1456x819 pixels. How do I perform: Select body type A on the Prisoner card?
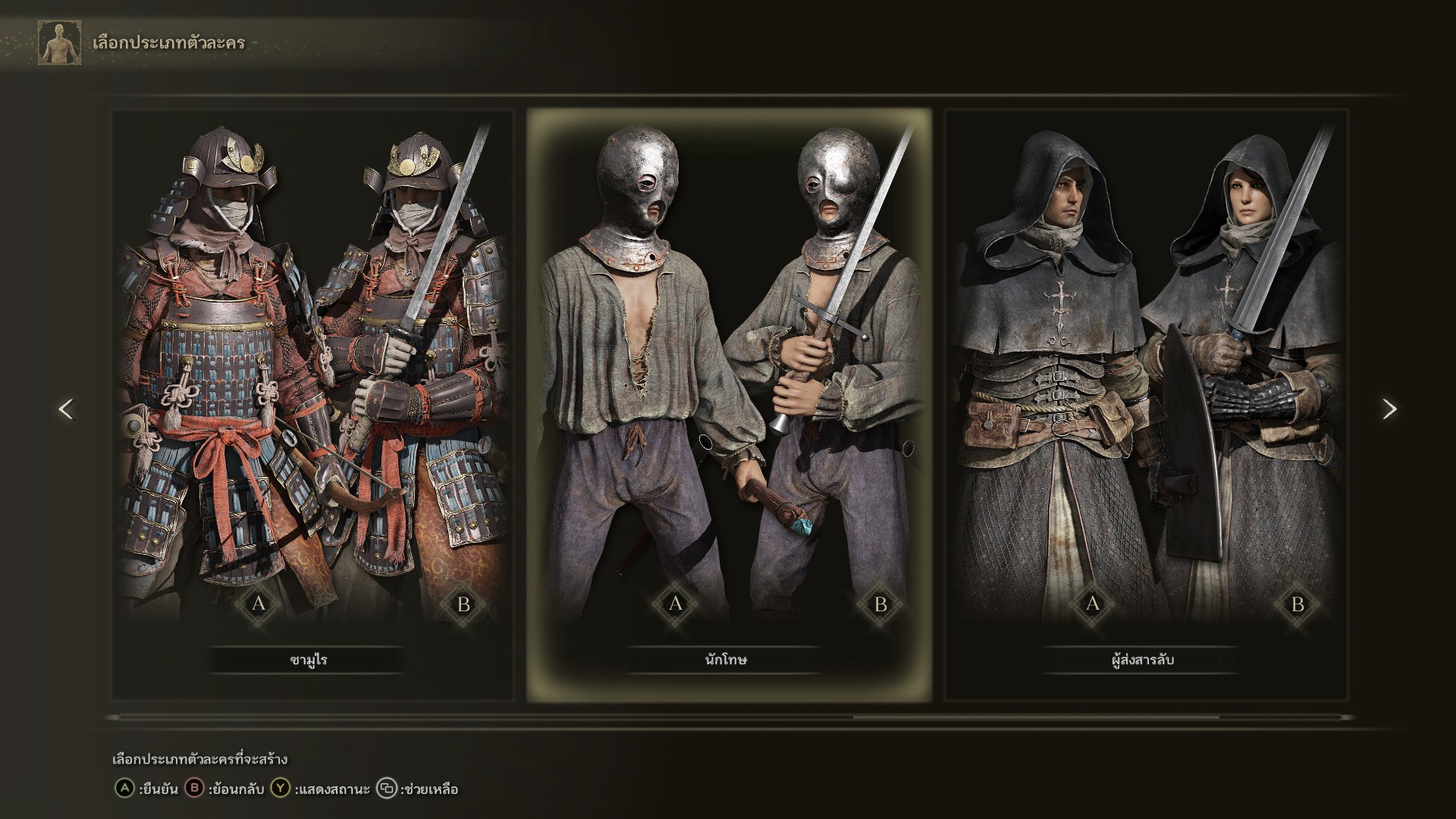pos(676,604)
